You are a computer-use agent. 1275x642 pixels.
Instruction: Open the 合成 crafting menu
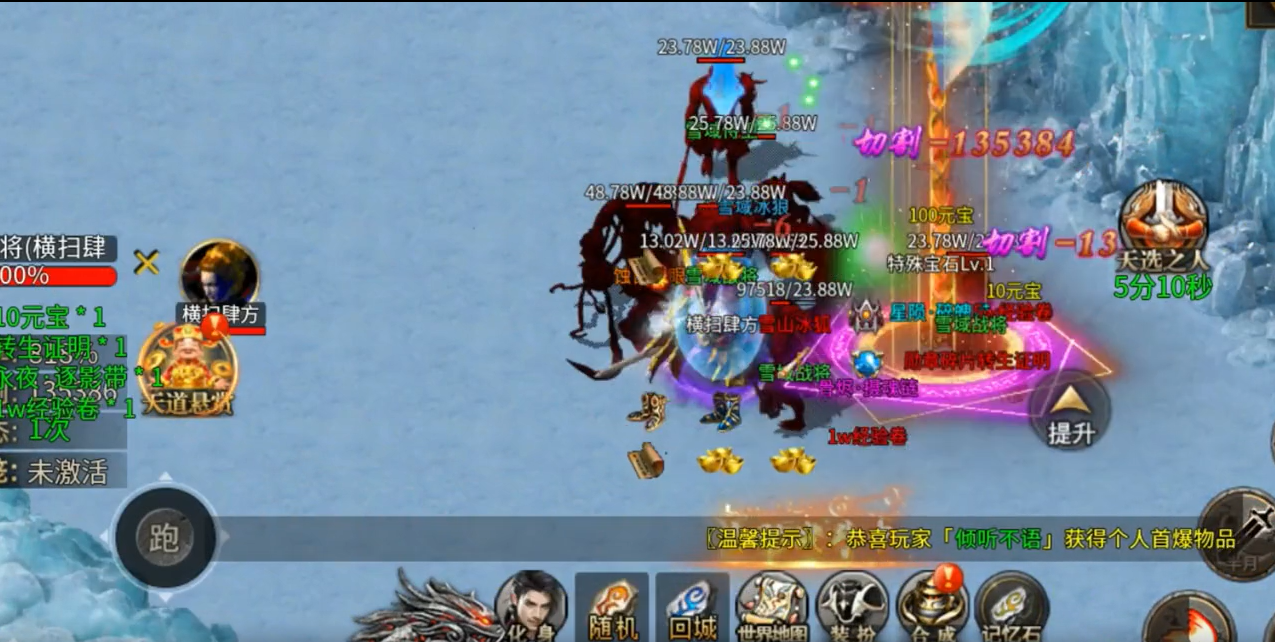pos(931,604)
